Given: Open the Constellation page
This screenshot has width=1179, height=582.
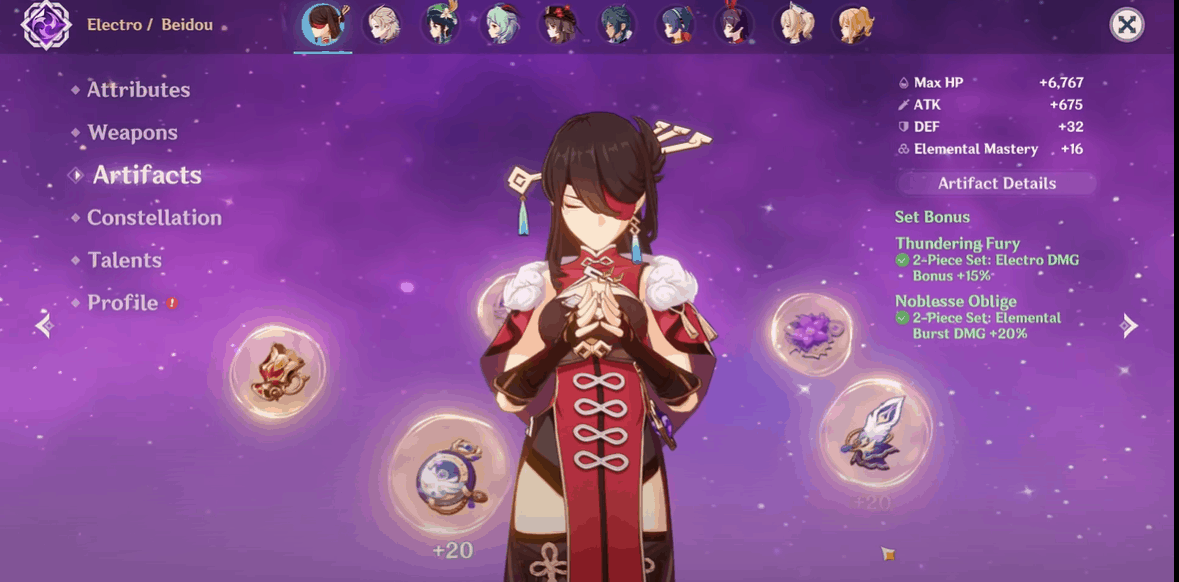Looking at the screenshot, I should 154,218.
